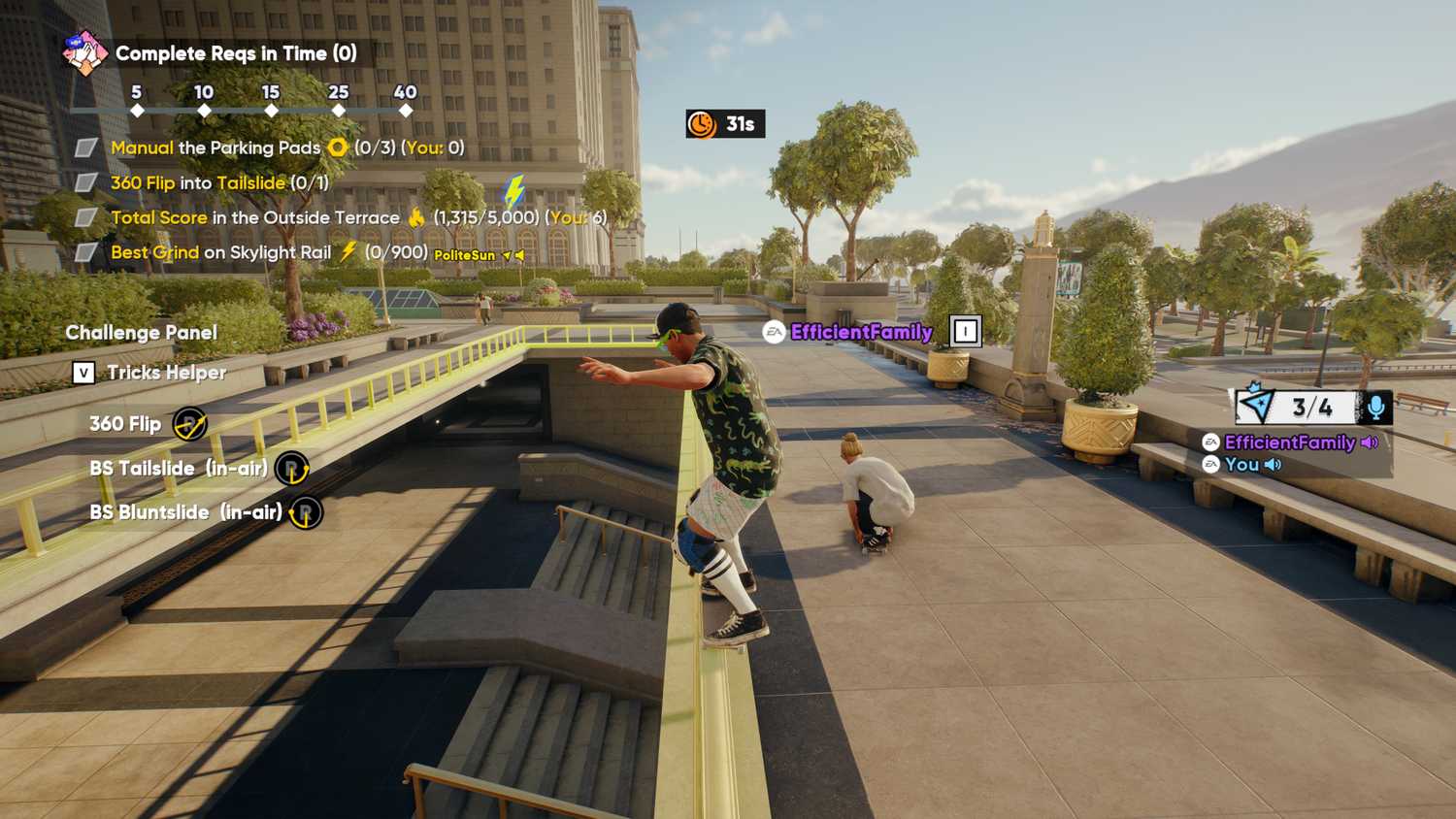Check the 360 Flip into Tailslide requirement box
The width and height of the screenshot is (1456, 819).
(83, 181)
